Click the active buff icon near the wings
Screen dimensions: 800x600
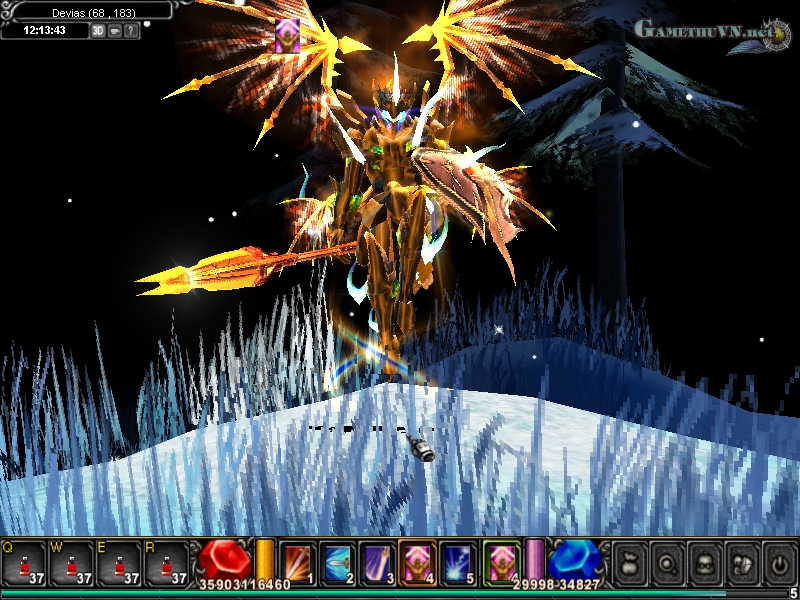(287, 33)
